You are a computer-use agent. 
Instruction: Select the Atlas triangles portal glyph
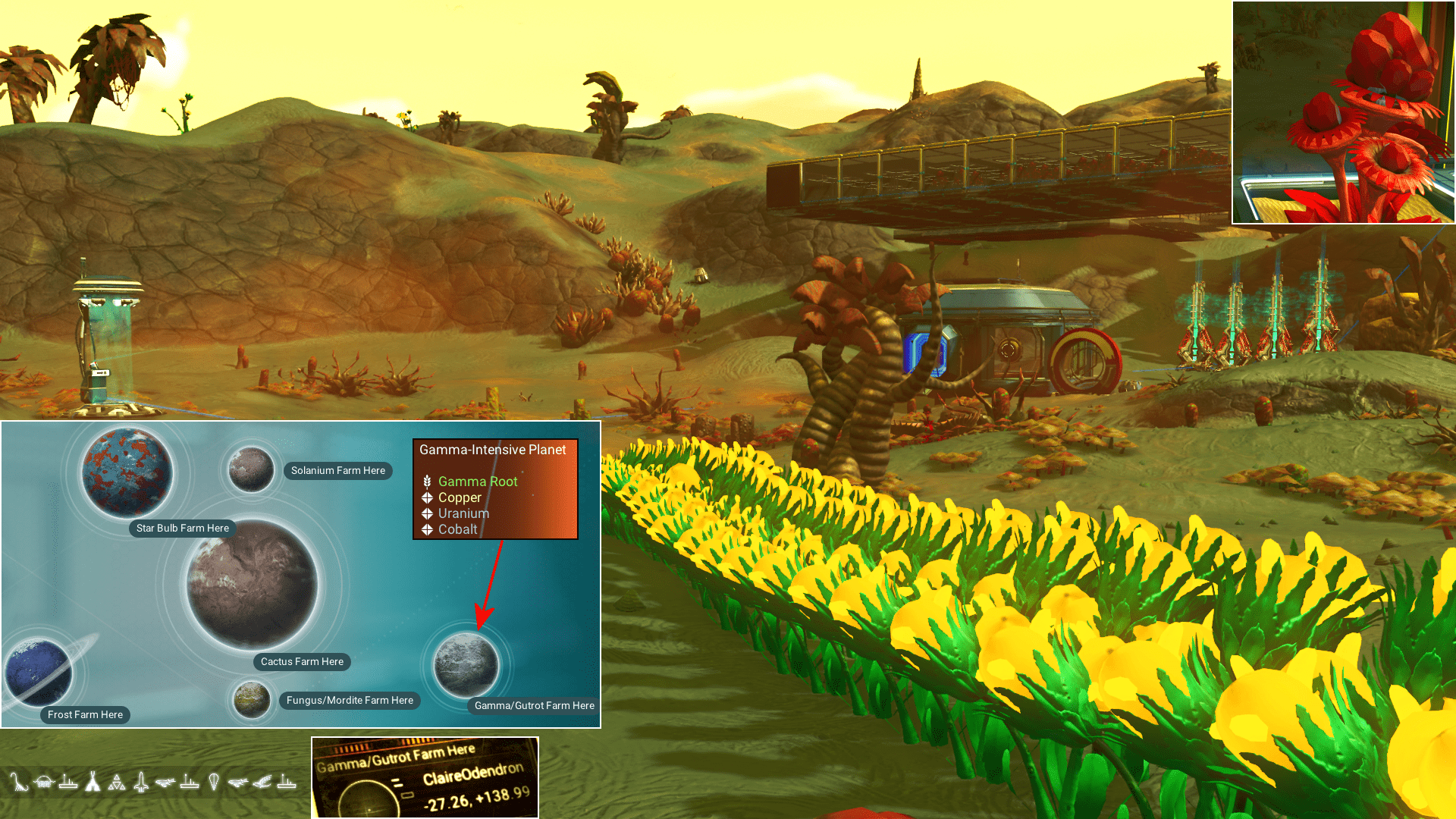(x=117, y=781)
